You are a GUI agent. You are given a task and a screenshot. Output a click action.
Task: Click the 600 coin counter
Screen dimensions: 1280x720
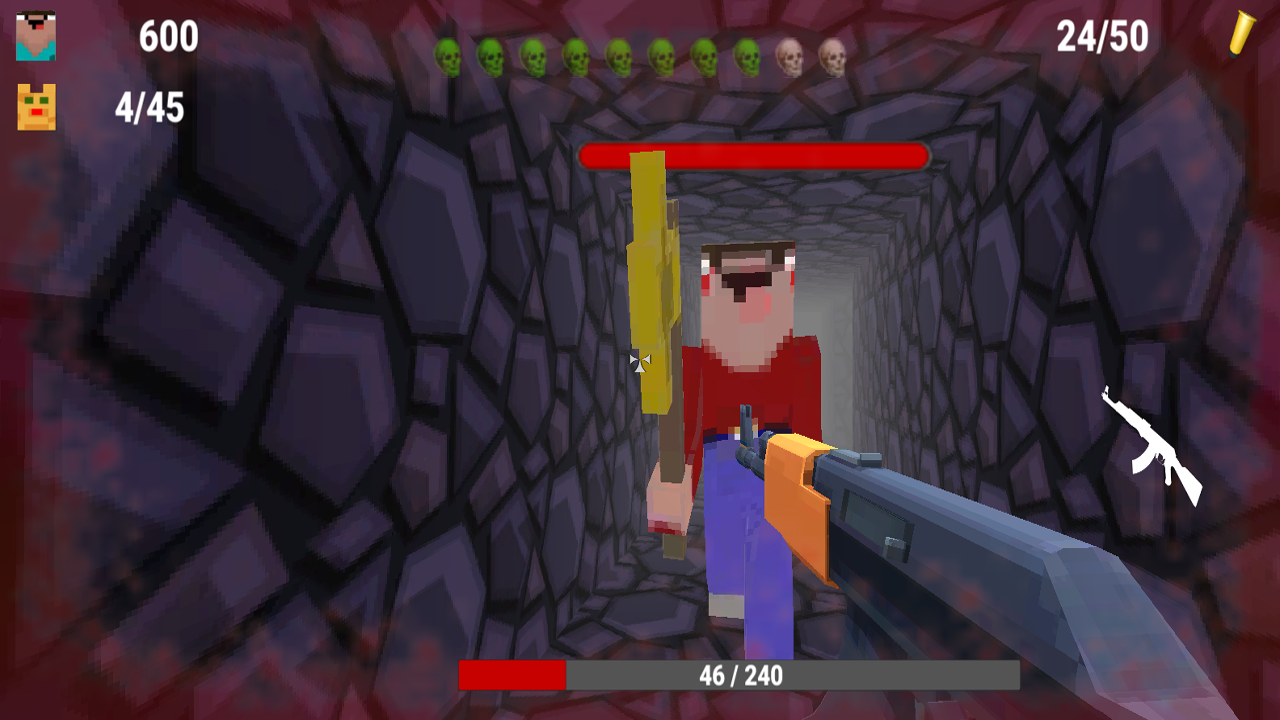point(168,37)
